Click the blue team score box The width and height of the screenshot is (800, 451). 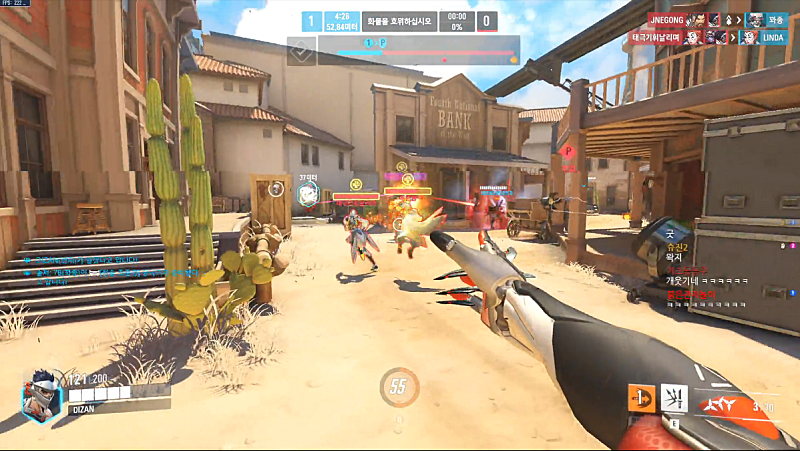[x=311, y=20]
